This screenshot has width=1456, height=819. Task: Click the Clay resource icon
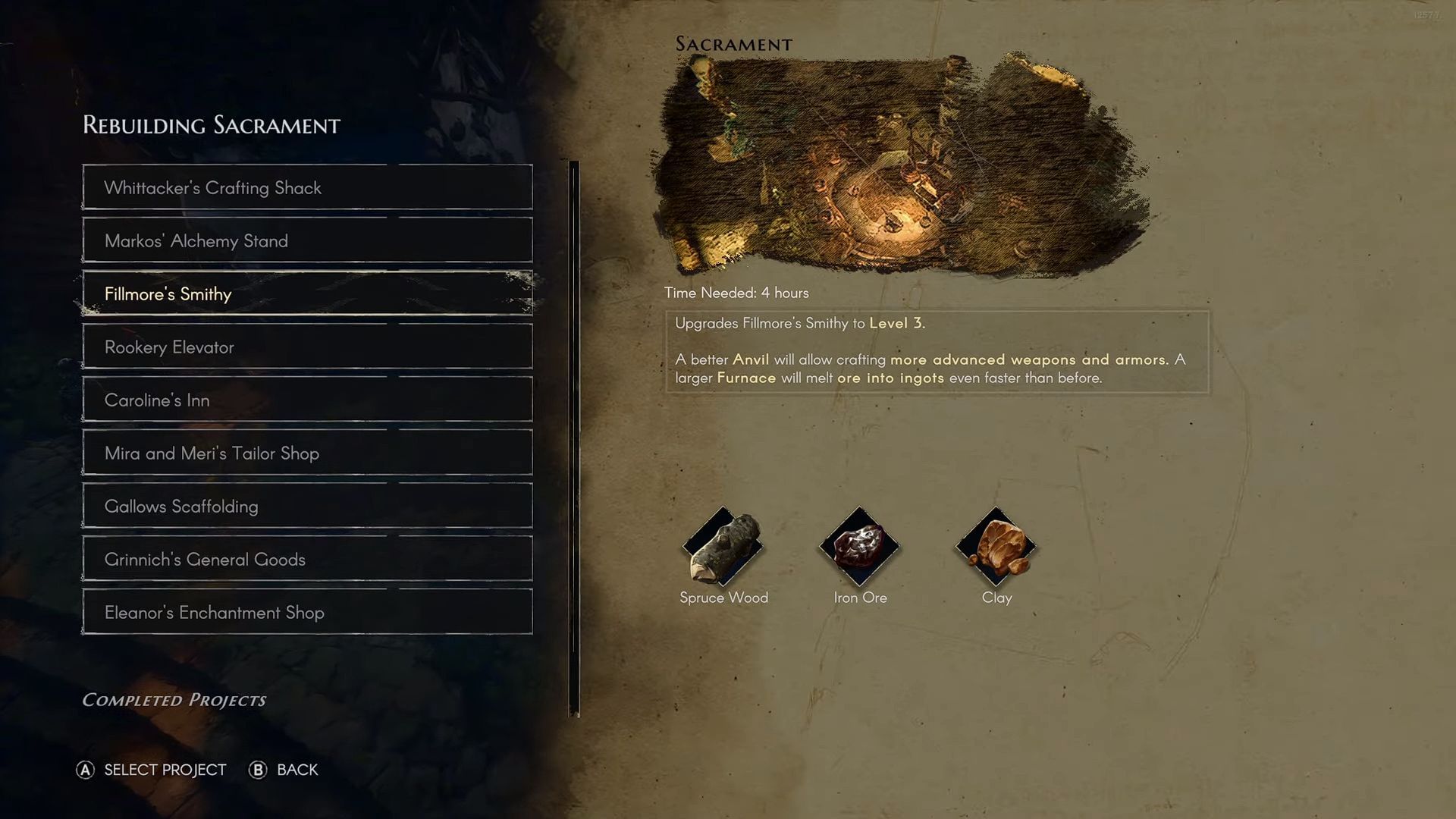pos(996,548)
